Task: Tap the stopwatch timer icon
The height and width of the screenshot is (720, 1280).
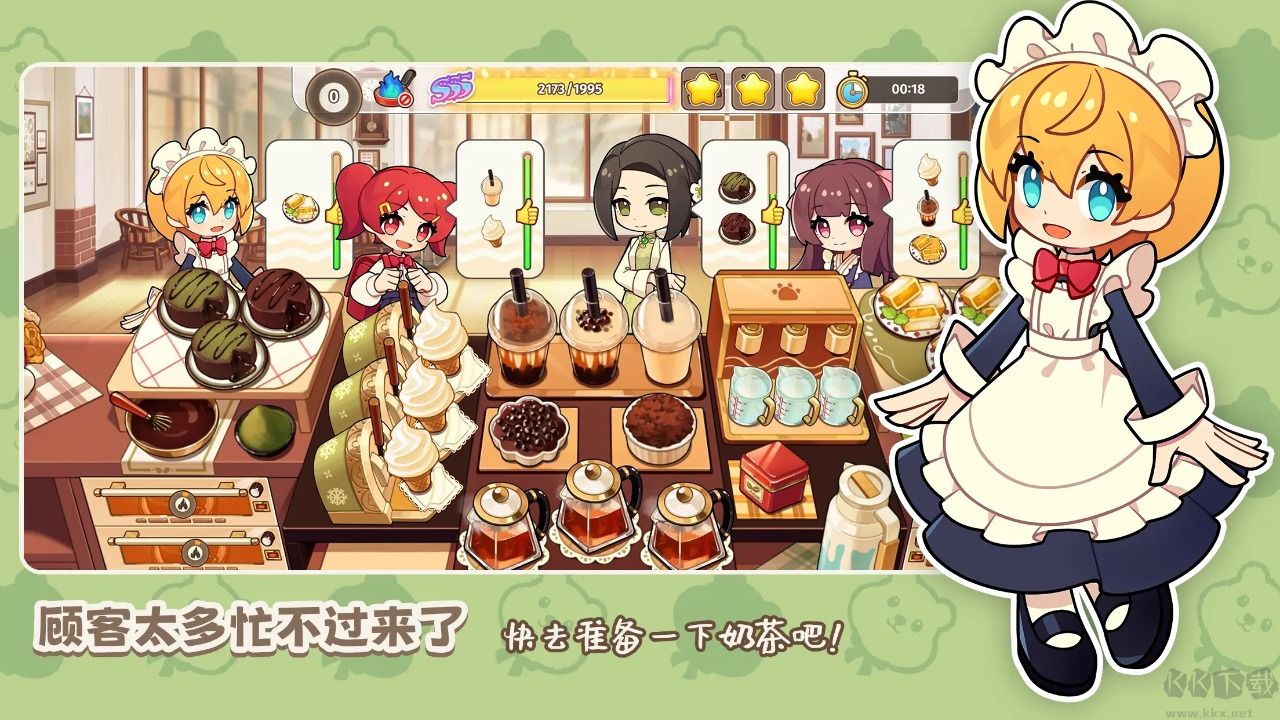Action: 855,90
